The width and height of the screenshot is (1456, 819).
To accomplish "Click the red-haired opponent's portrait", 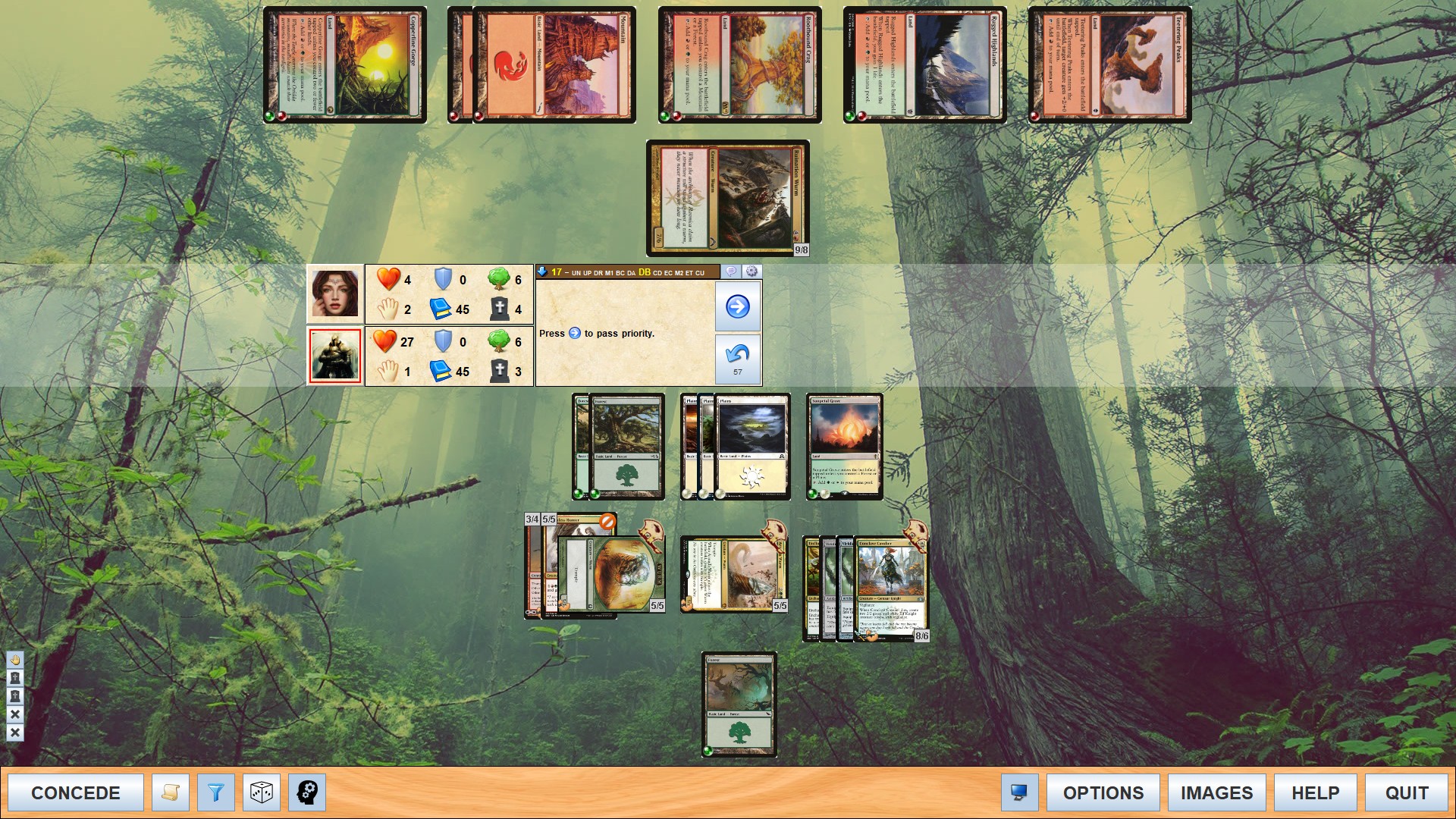I will click(334, 293).
